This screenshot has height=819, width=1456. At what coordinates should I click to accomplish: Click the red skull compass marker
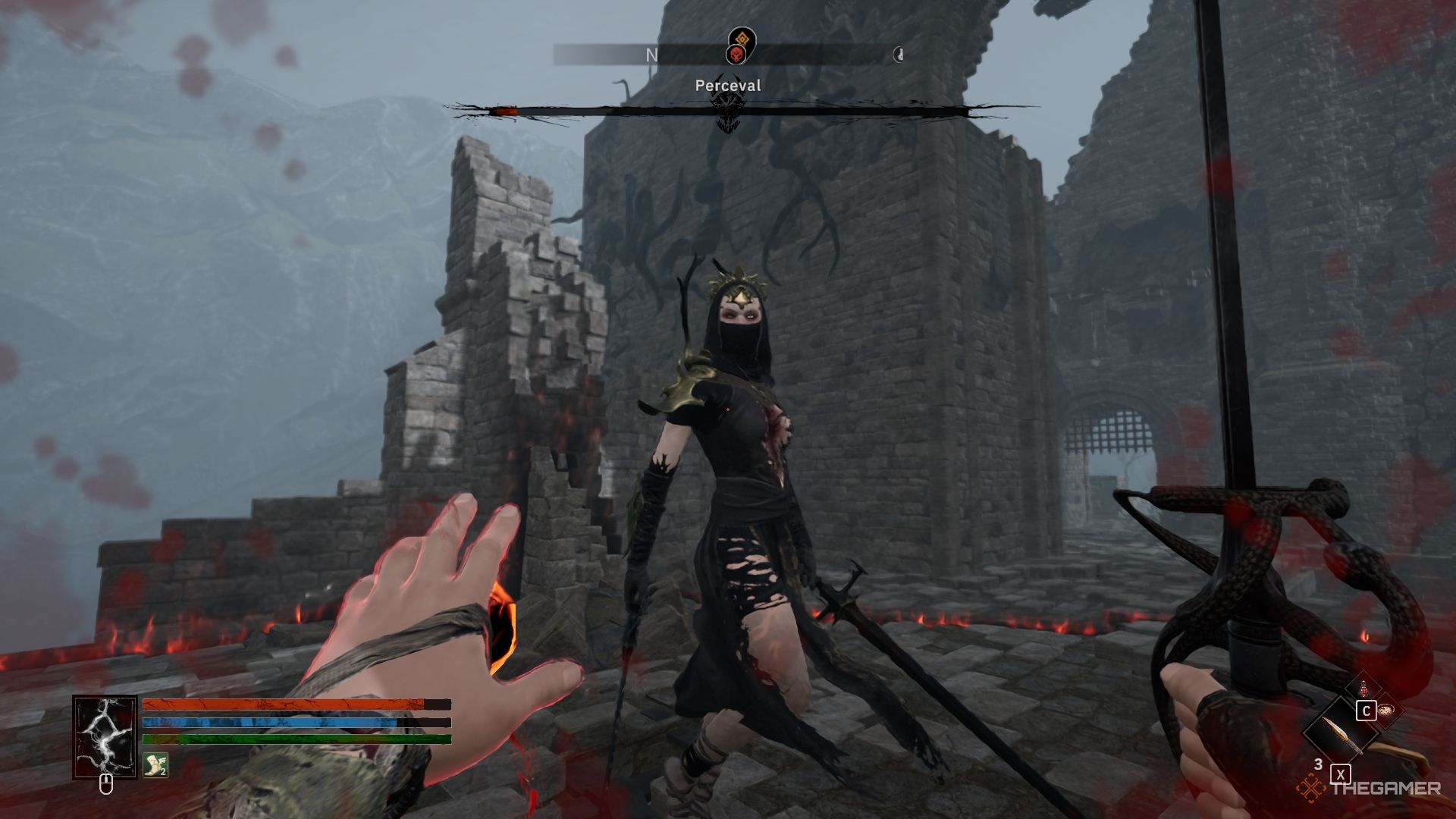click(736, 55)
